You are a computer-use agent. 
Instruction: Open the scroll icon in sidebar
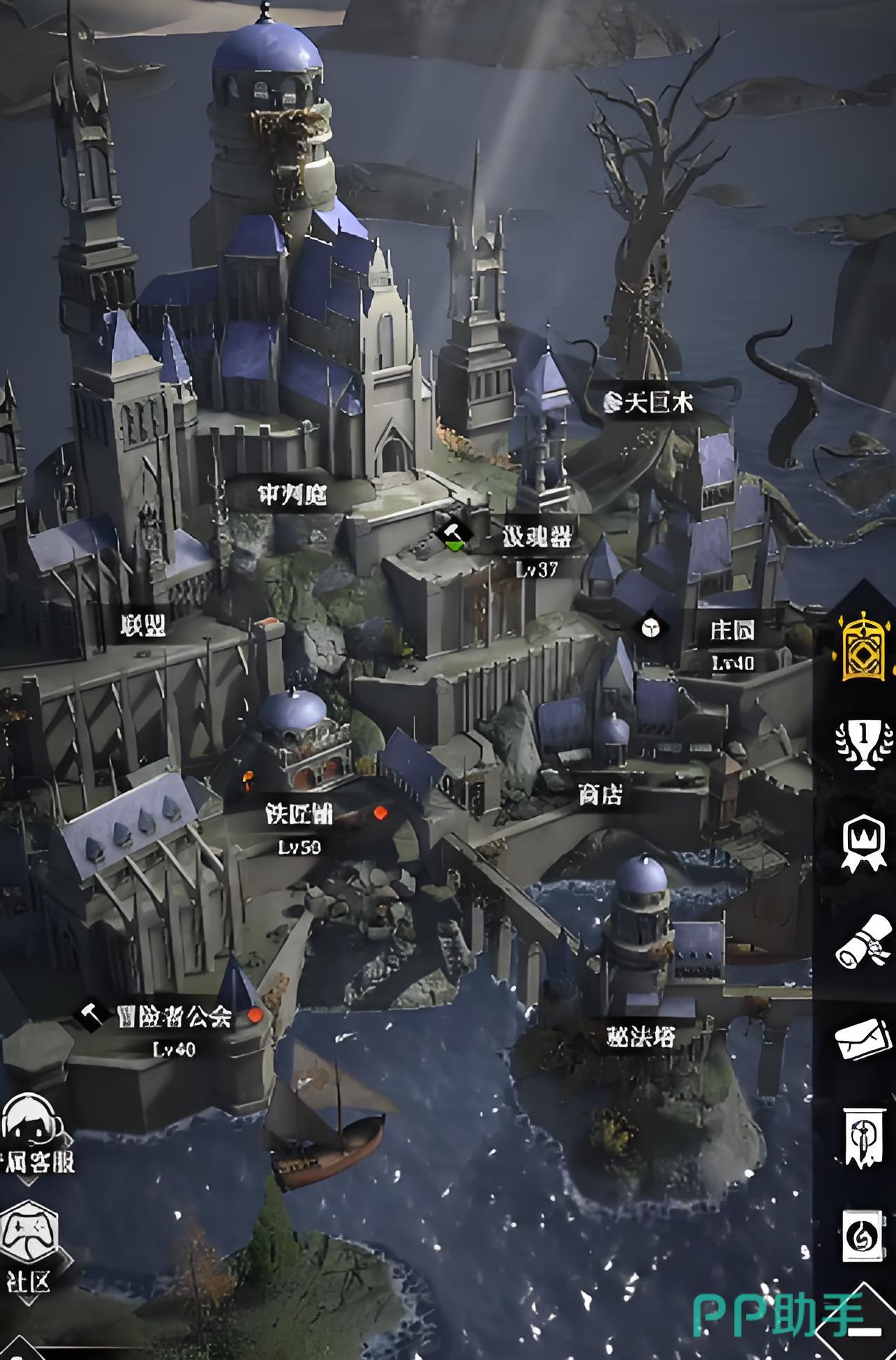[x=864, y=943]
